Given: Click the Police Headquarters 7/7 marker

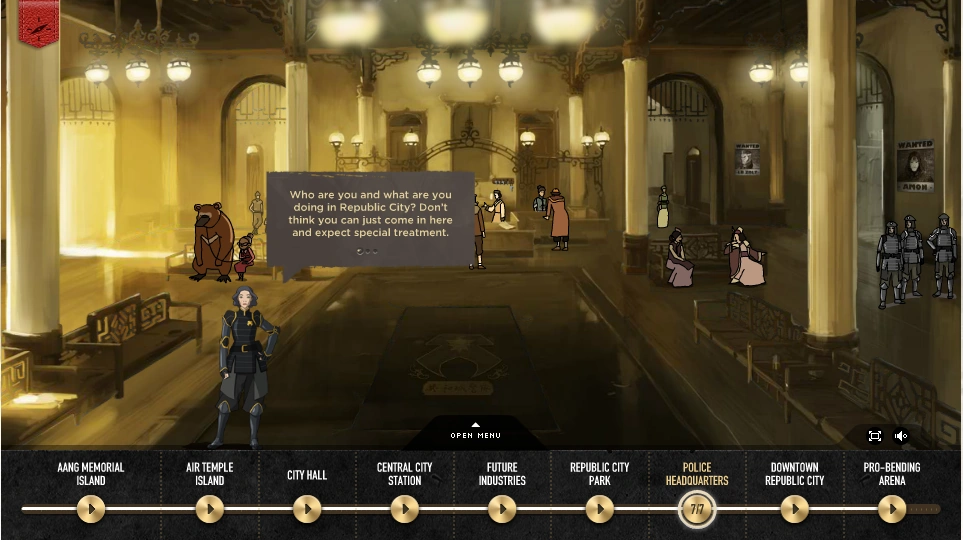Looking at the screenshot, I should [x=697, y=509].
